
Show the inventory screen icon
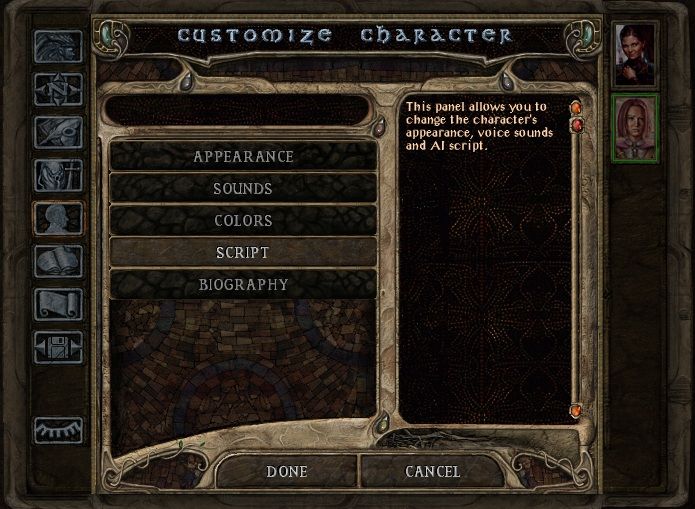pyautogui.click(x=58, y=175)
